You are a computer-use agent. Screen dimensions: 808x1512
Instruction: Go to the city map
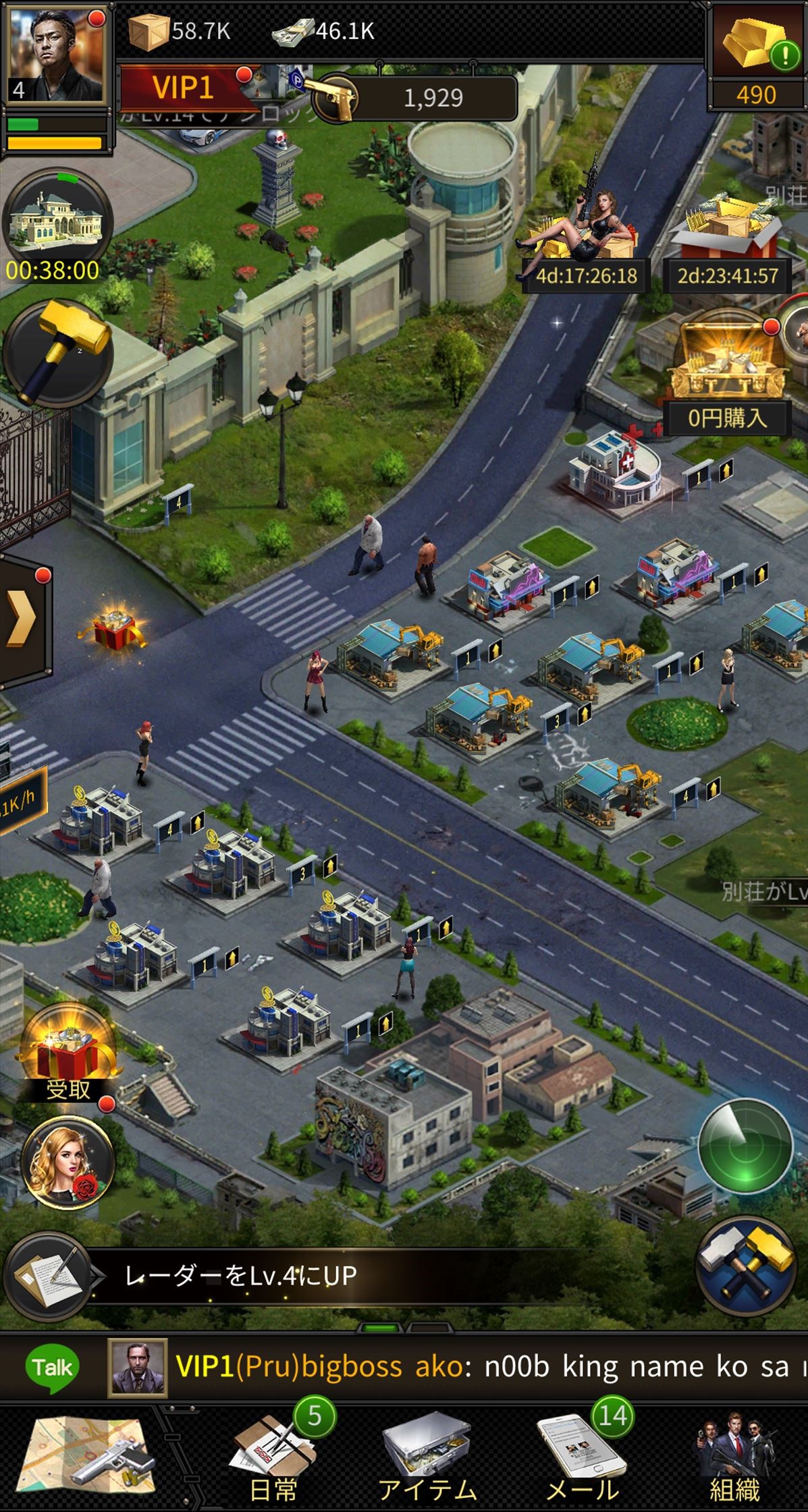tap(88, 1459)
